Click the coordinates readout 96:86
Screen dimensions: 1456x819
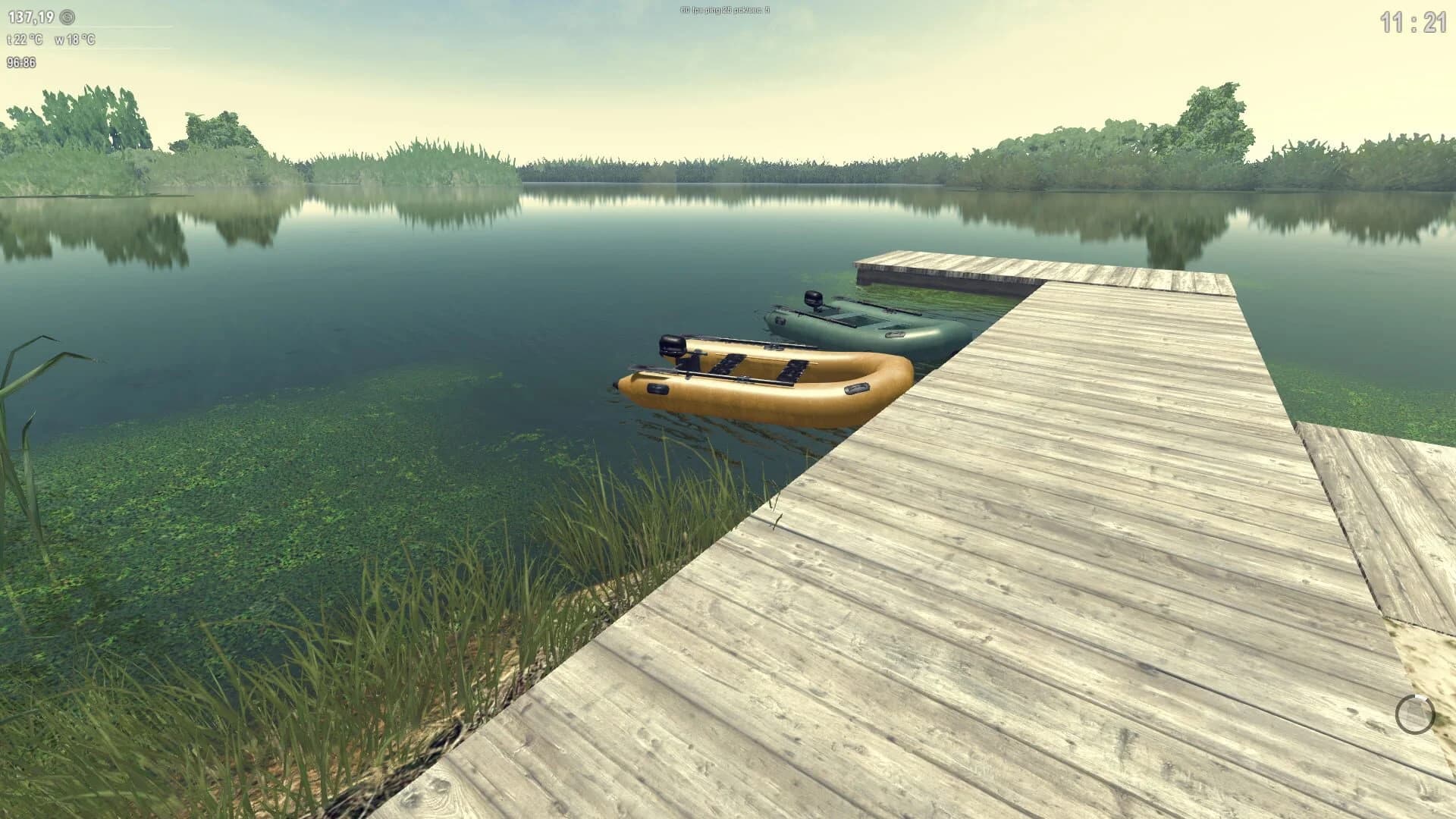(x=21, y=62)
